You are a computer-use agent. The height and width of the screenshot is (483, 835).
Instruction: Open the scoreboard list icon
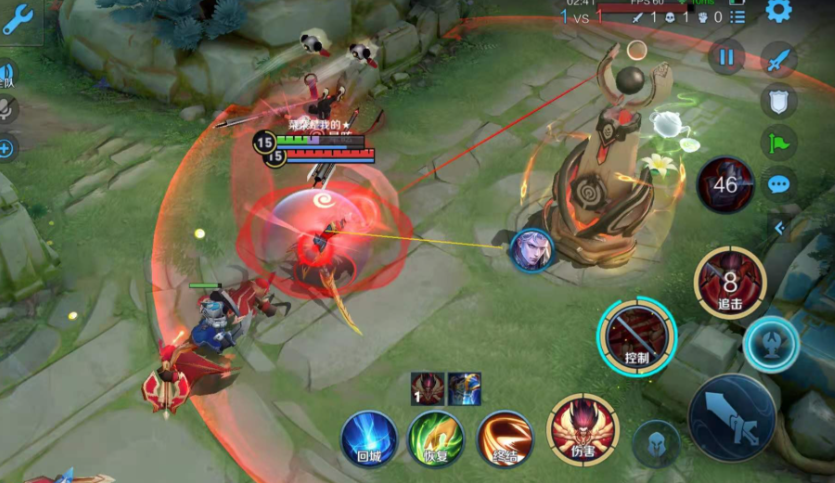tap(737, 17)
